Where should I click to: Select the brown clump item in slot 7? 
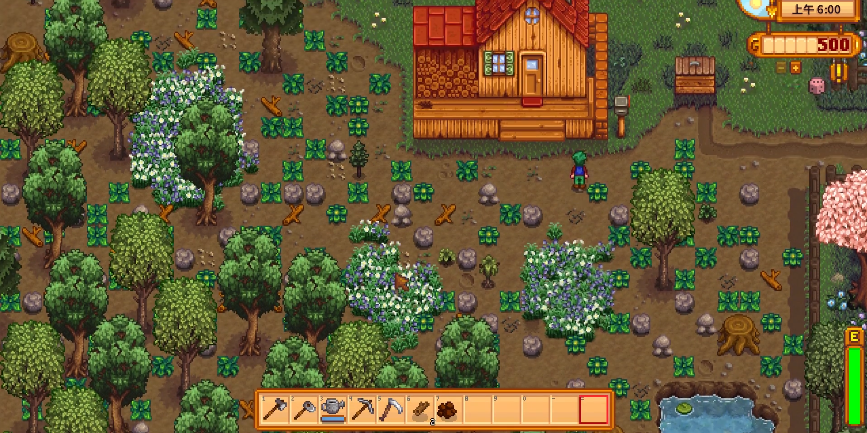446,409
